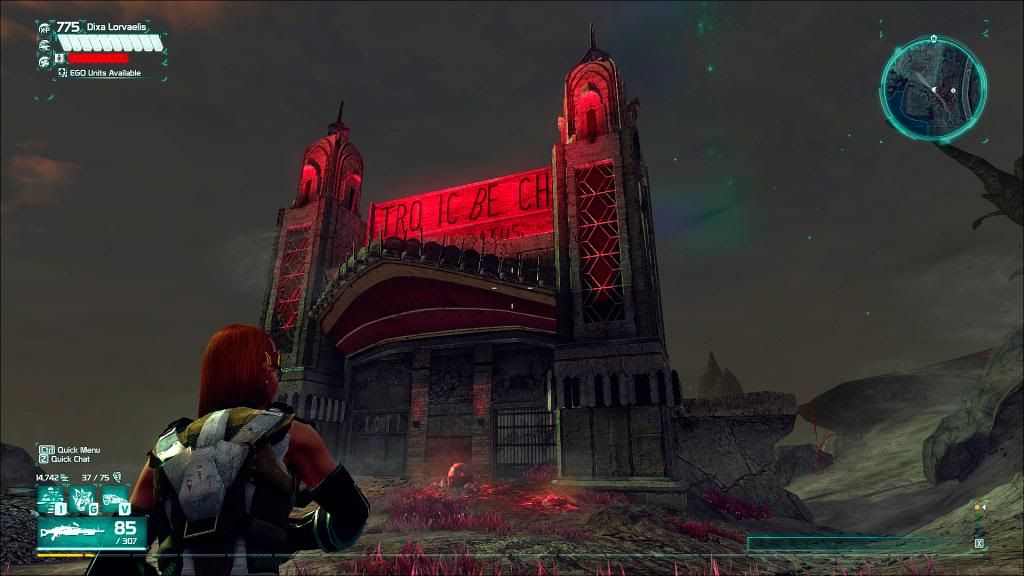Activate the EGO power ability slot
Viewport: 1024px width, 576px height.
(x=51, y=499)
